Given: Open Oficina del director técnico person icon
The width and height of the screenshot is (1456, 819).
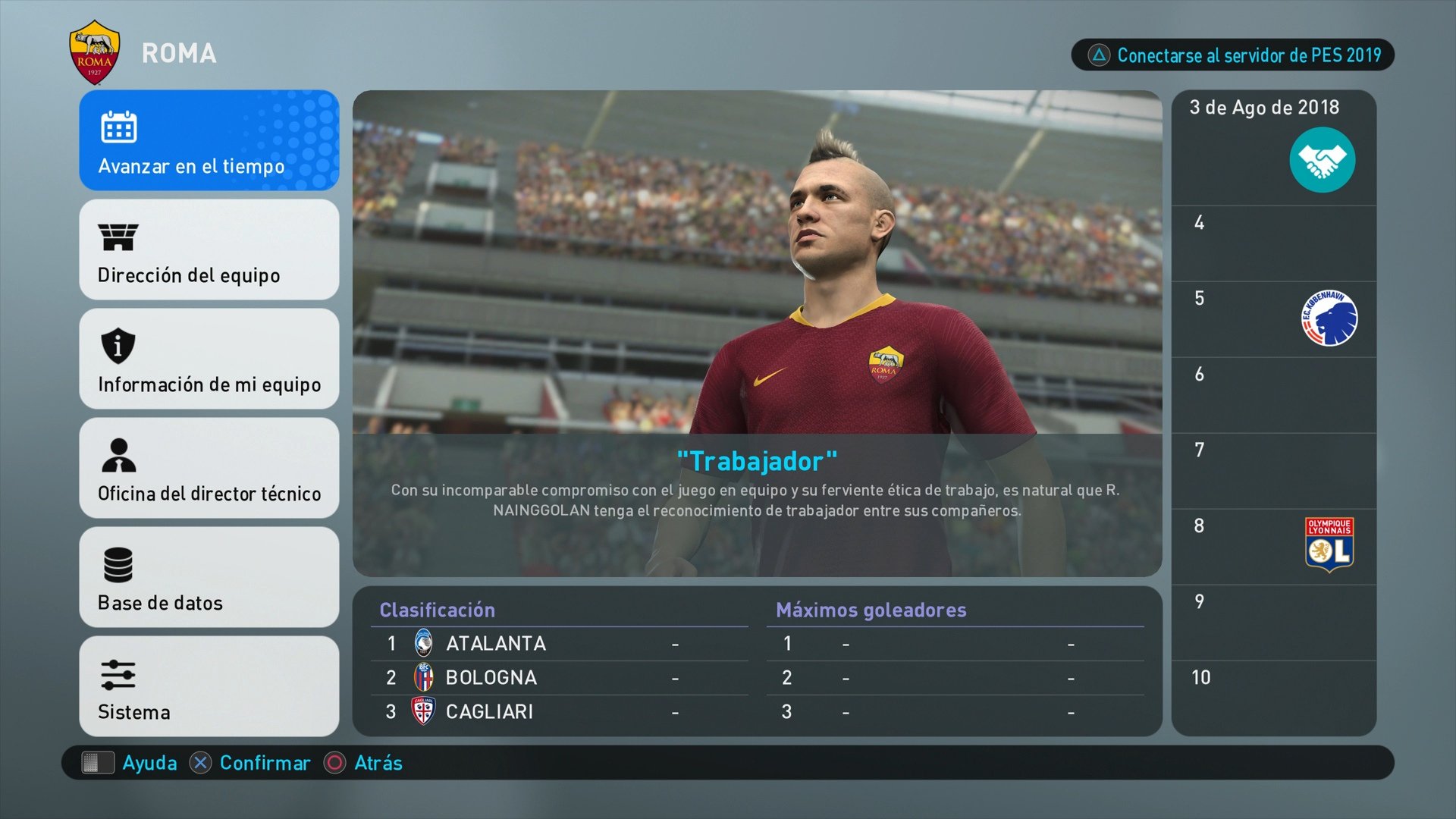Looking at the screenshot, I should coord(118,457).
